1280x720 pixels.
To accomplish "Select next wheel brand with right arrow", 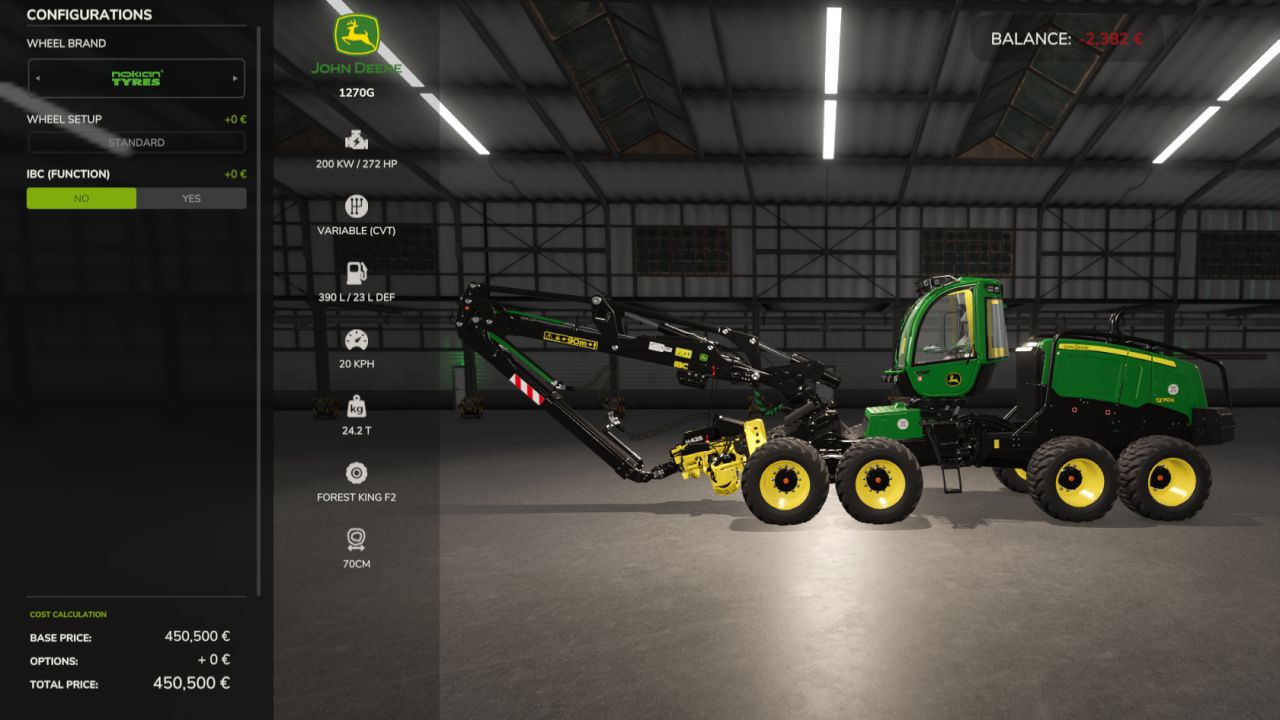I will [x=235, y=78].
